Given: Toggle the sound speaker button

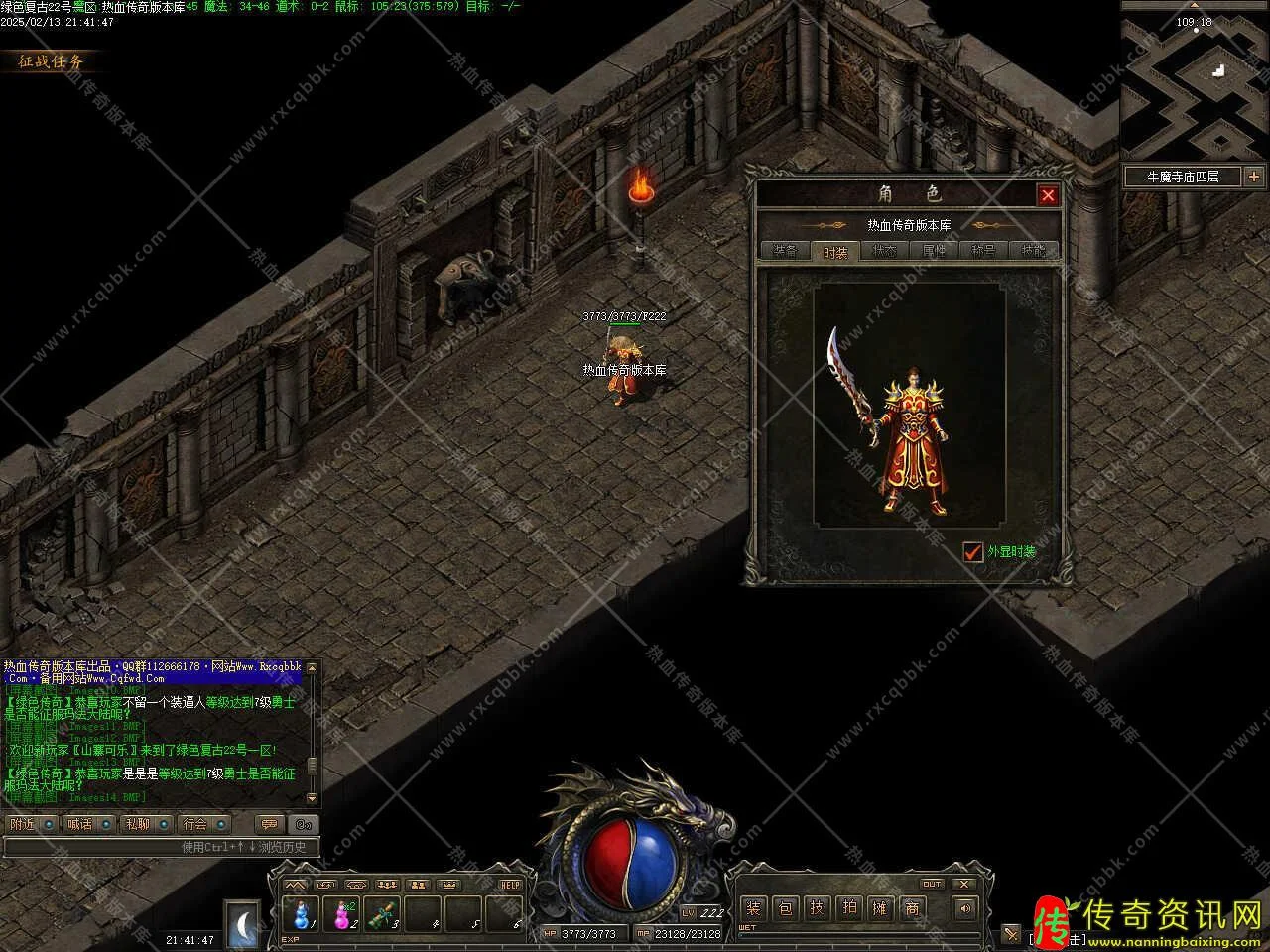Looking at the screenshot, I should click(963, 907).
